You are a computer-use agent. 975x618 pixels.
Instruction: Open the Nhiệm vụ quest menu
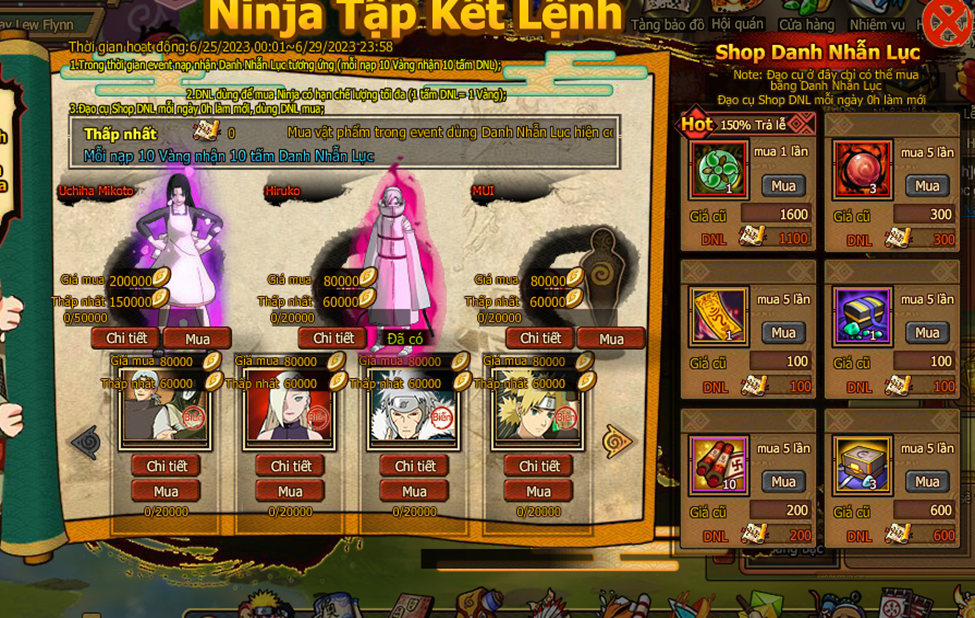tap(877, 22)
